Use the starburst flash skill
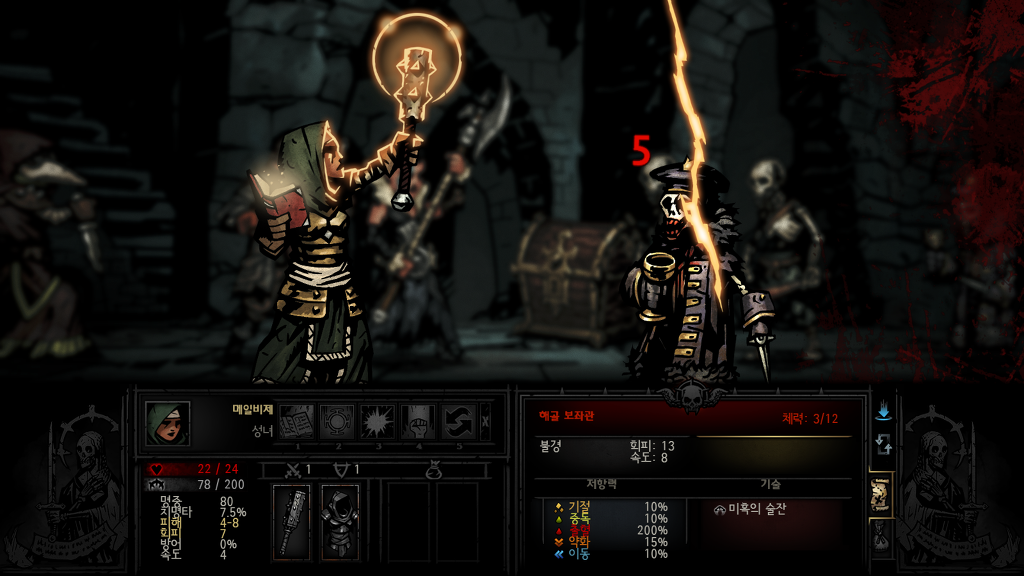 (378, 421)
